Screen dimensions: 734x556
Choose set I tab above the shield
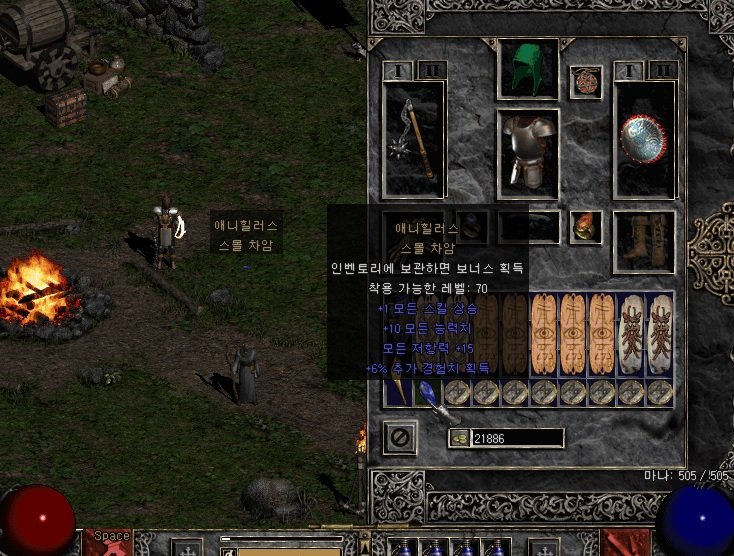click(x=629, y=70)
